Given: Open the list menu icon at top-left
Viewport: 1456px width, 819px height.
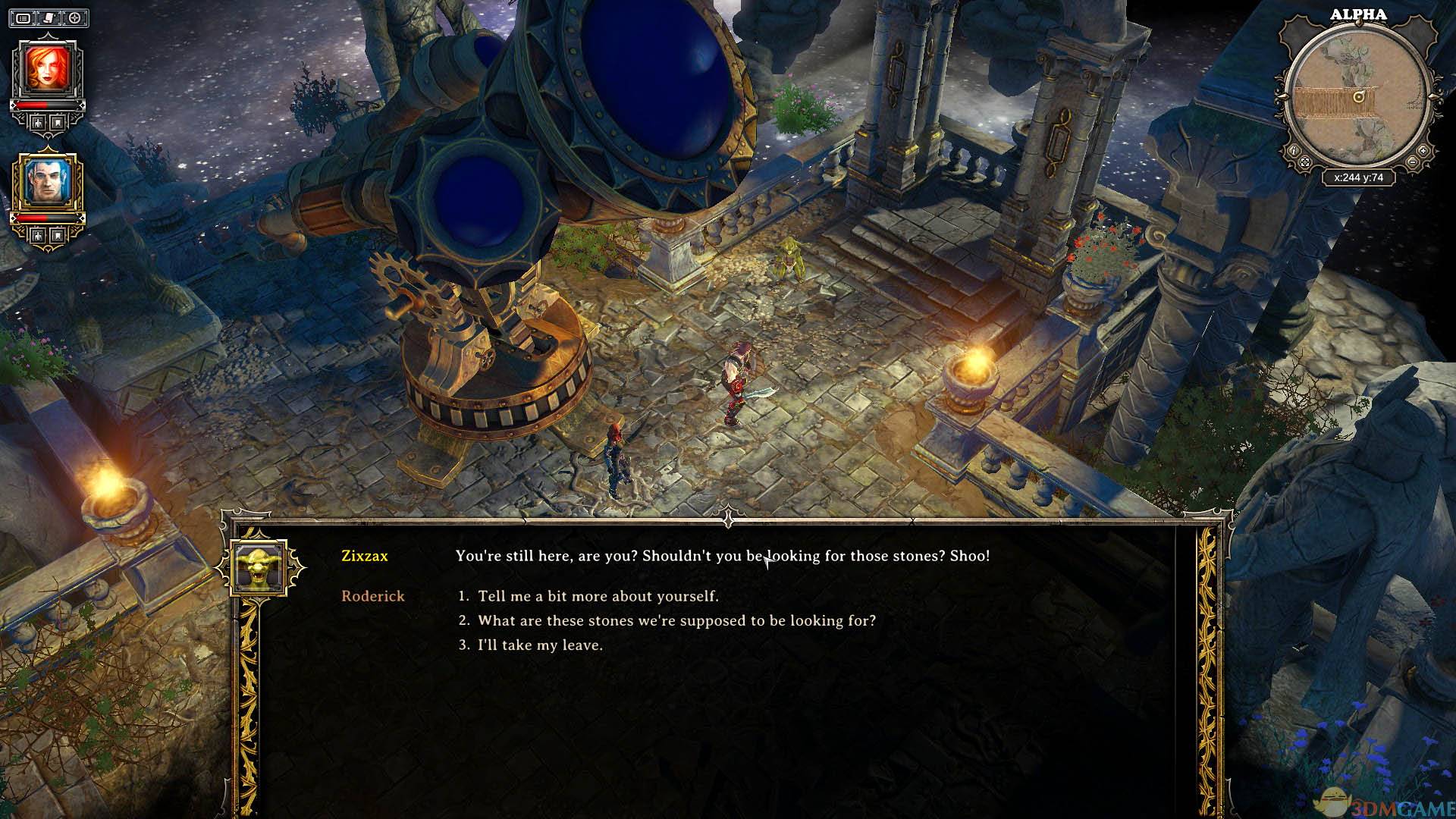Looking at the screenshot, I should coord(24,17).
